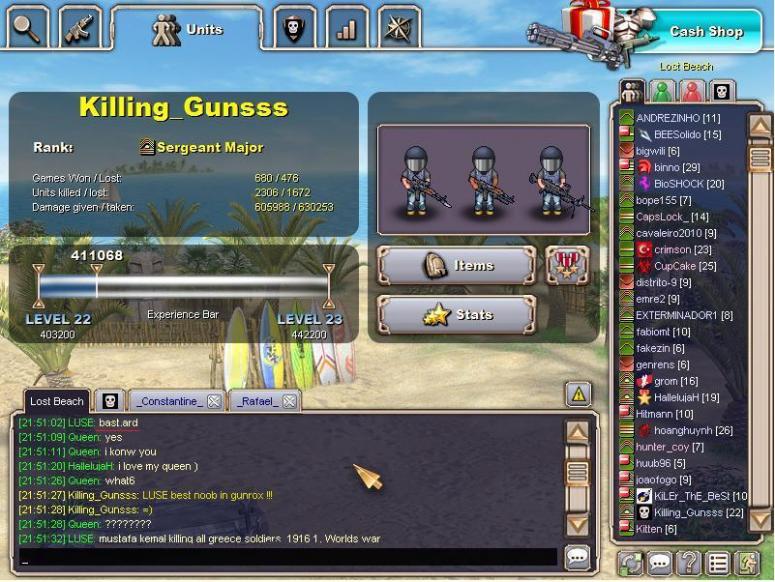The width and height of the screenshot is (775, 582).
Task: Open the Items panel
Action: (456, 266)
